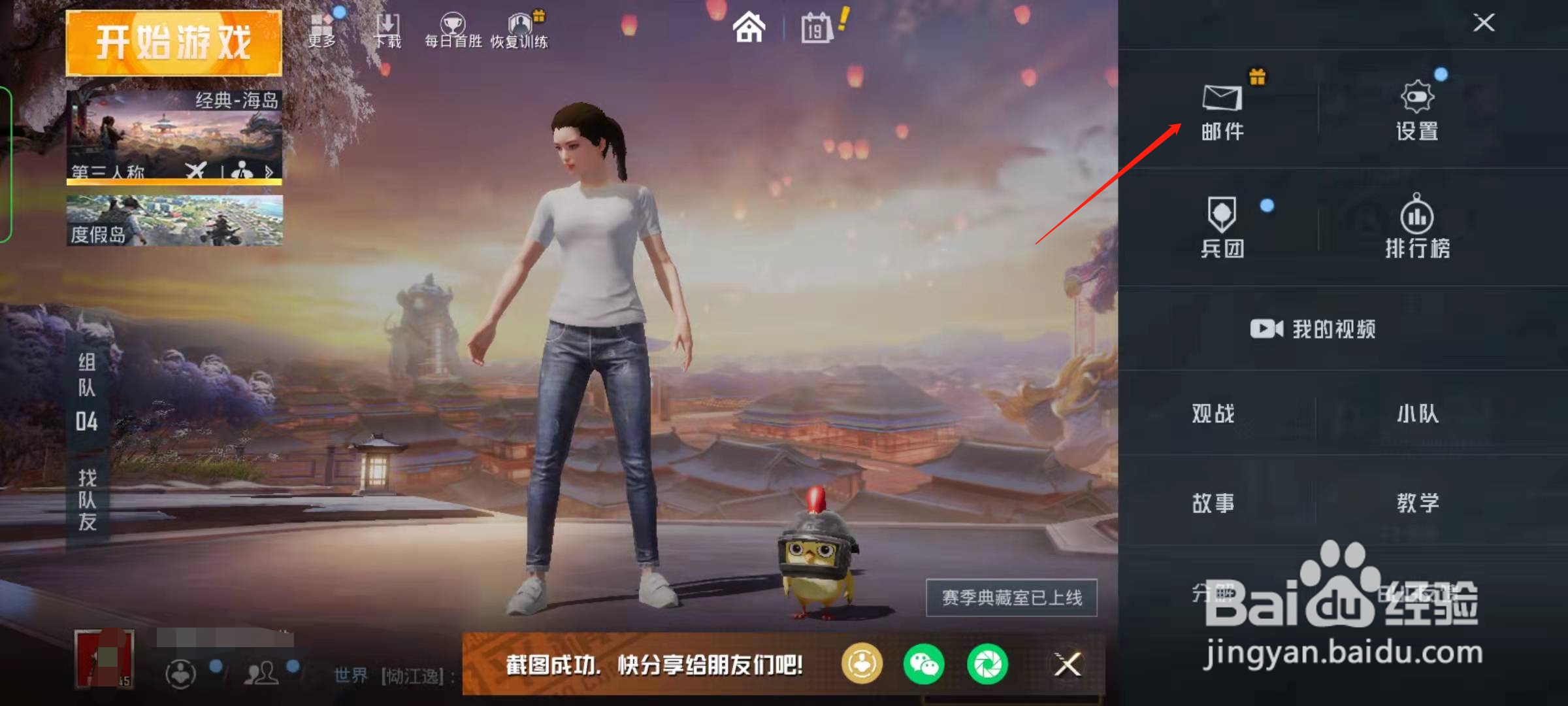The image size is (1568, 706).
Task: Open 恢复训练 (recovery training)
Action: [x=519, y=26]
